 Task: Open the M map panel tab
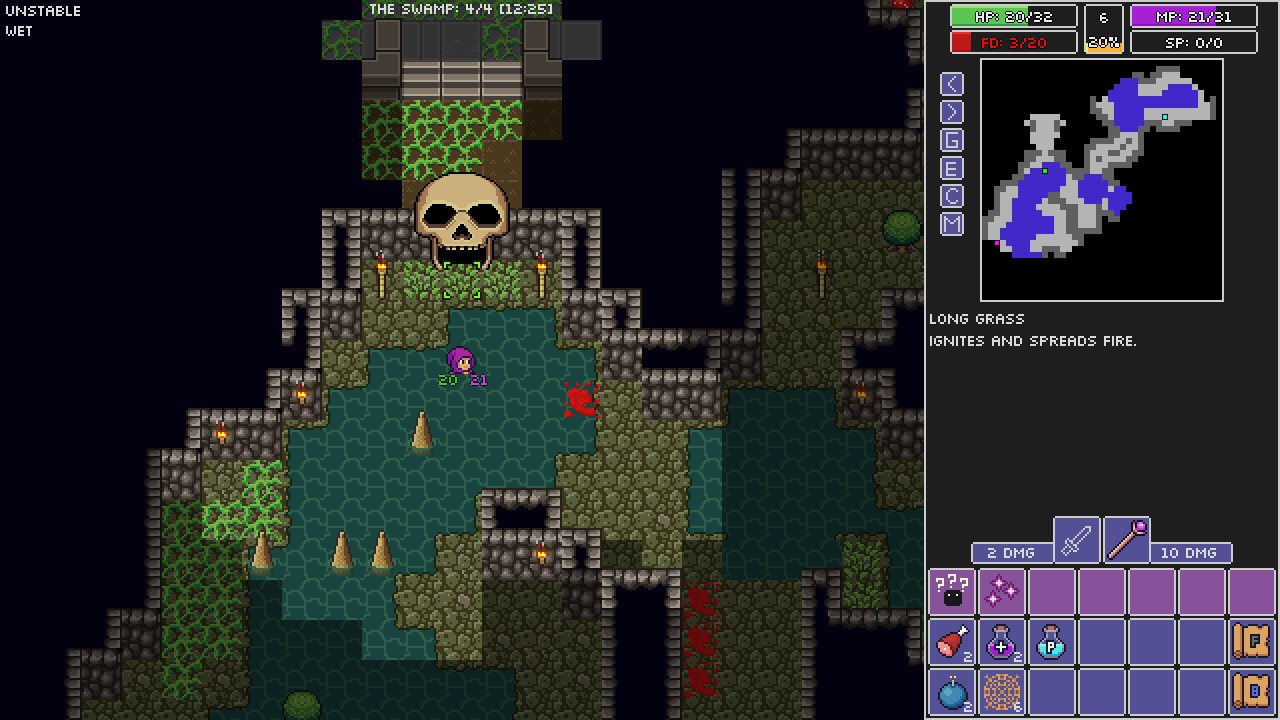950,225
